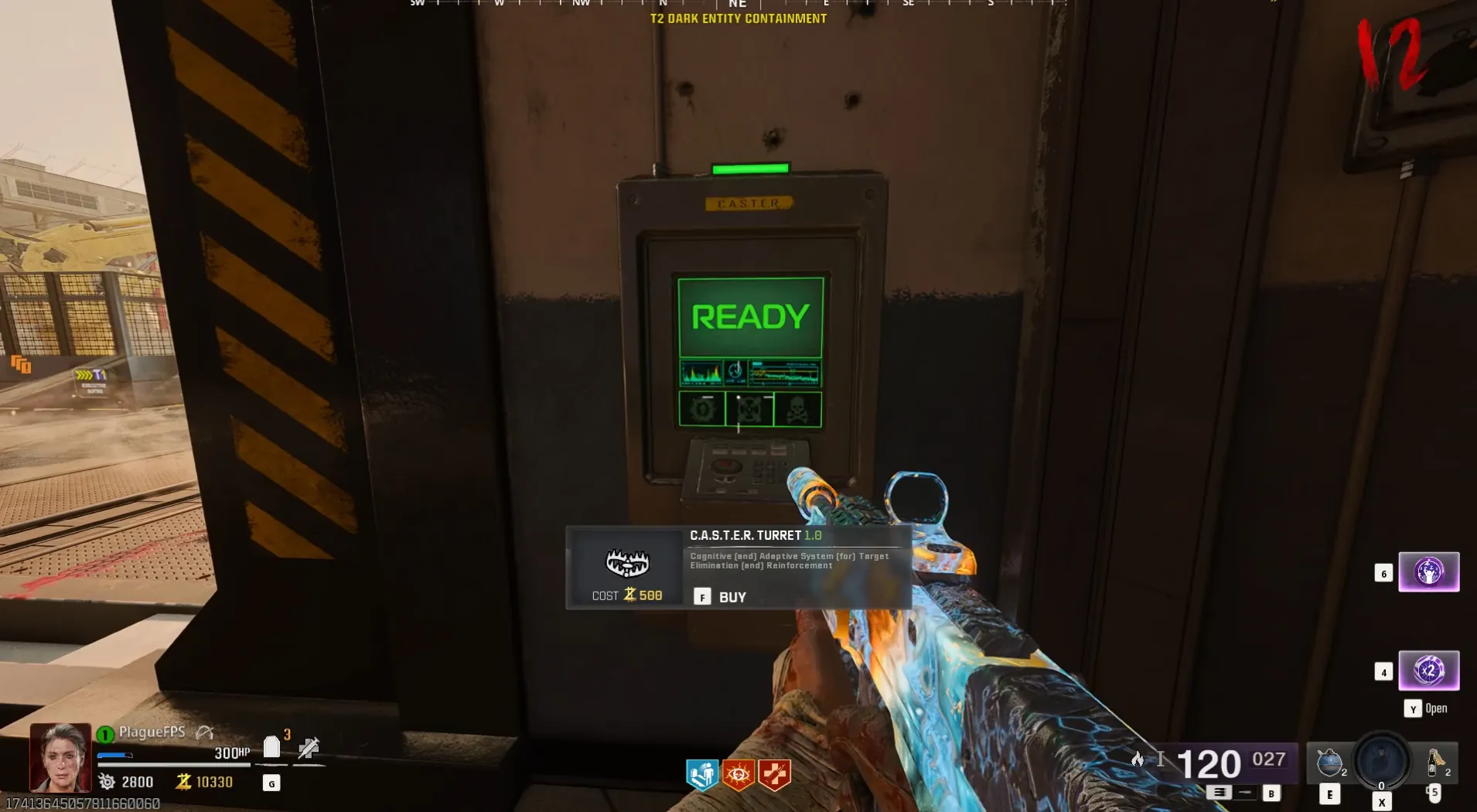This screenshot has width=1477, height=812.
Task: Select the red cross syringe perk icon
Action: pos(774,774)
